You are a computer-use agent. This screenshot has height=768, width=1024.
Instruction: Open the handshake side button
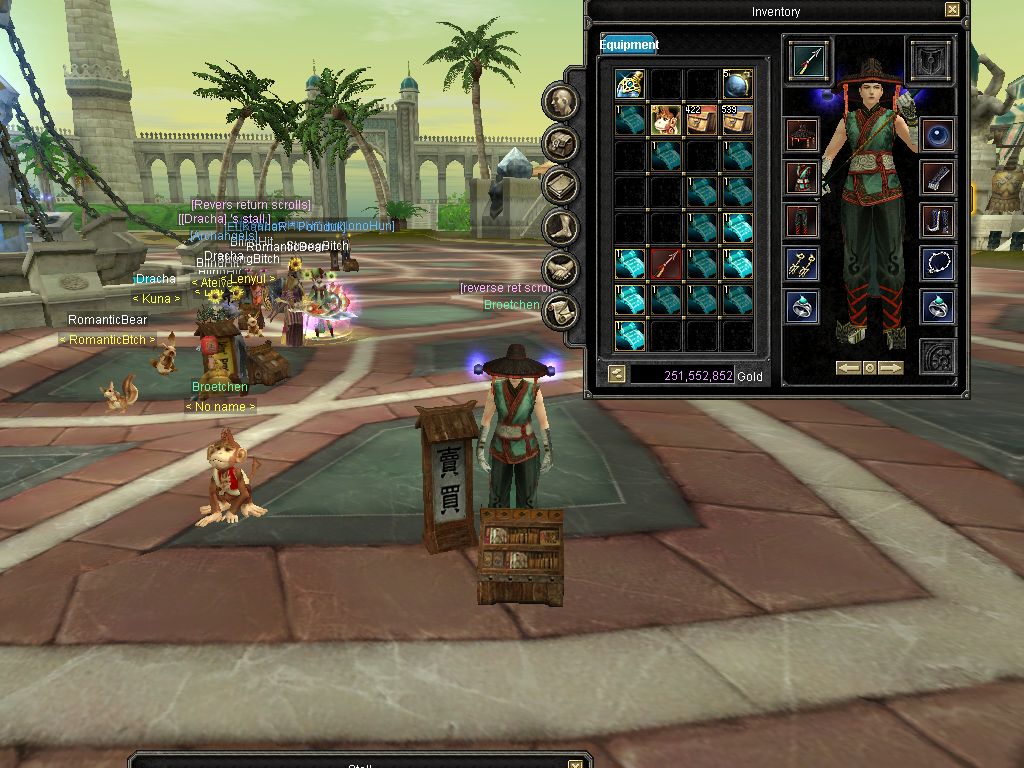click(563, 269)
